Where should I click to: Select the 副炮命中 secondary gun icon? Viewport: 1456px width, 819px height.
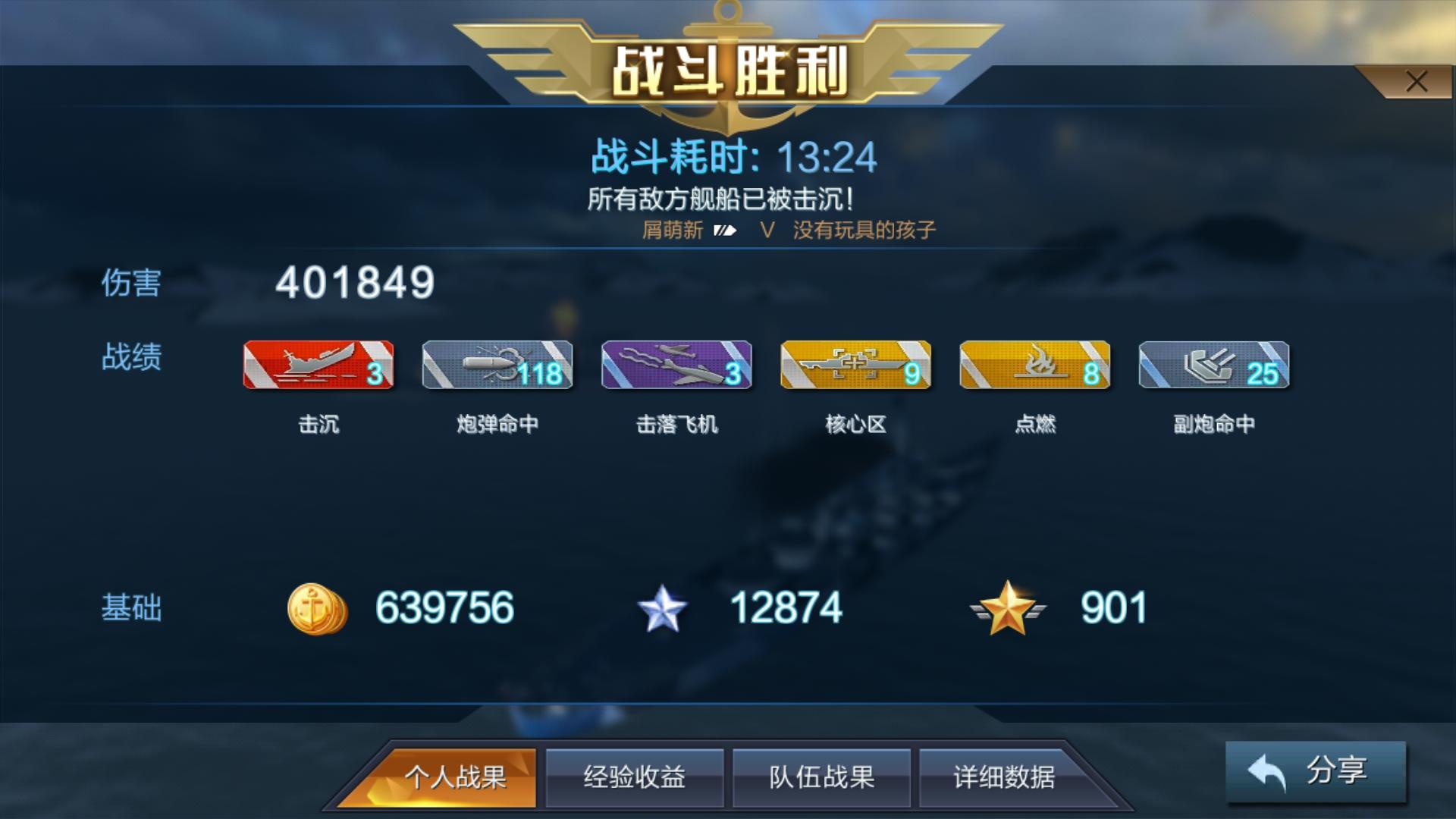tap(1213, 365)
